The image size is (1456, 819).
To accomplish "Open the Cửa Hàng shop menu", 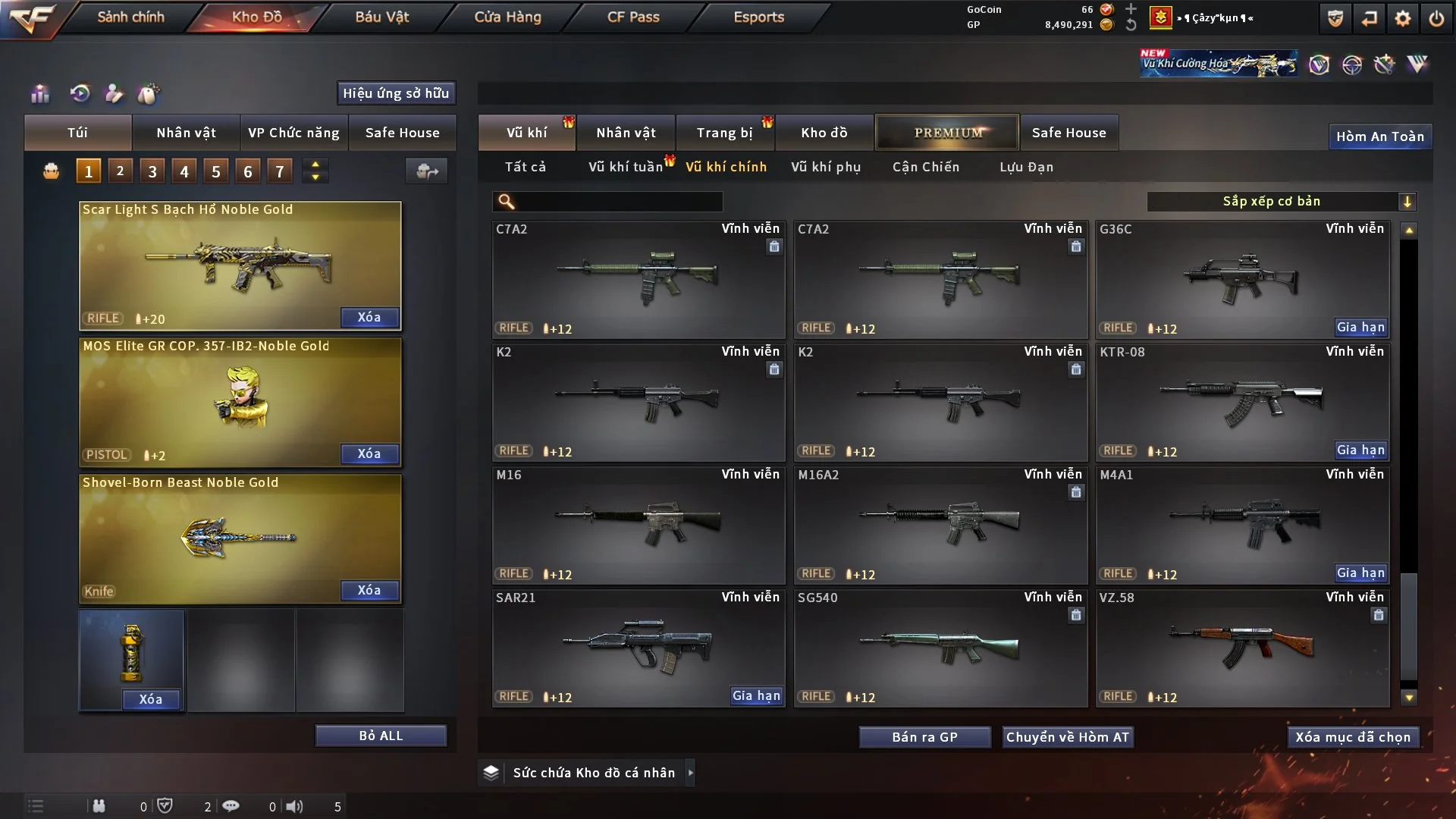I will pyautogui.click(x=507, y=17).
